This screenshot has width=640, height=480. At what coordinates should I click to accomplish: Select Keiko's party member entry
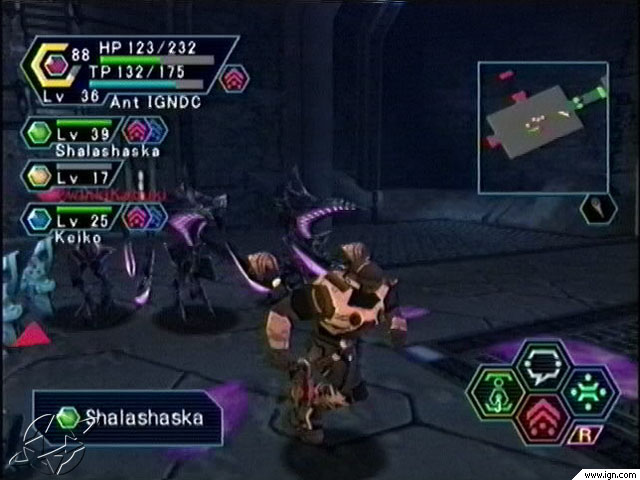pyautogui.click(x=75, y=220)
